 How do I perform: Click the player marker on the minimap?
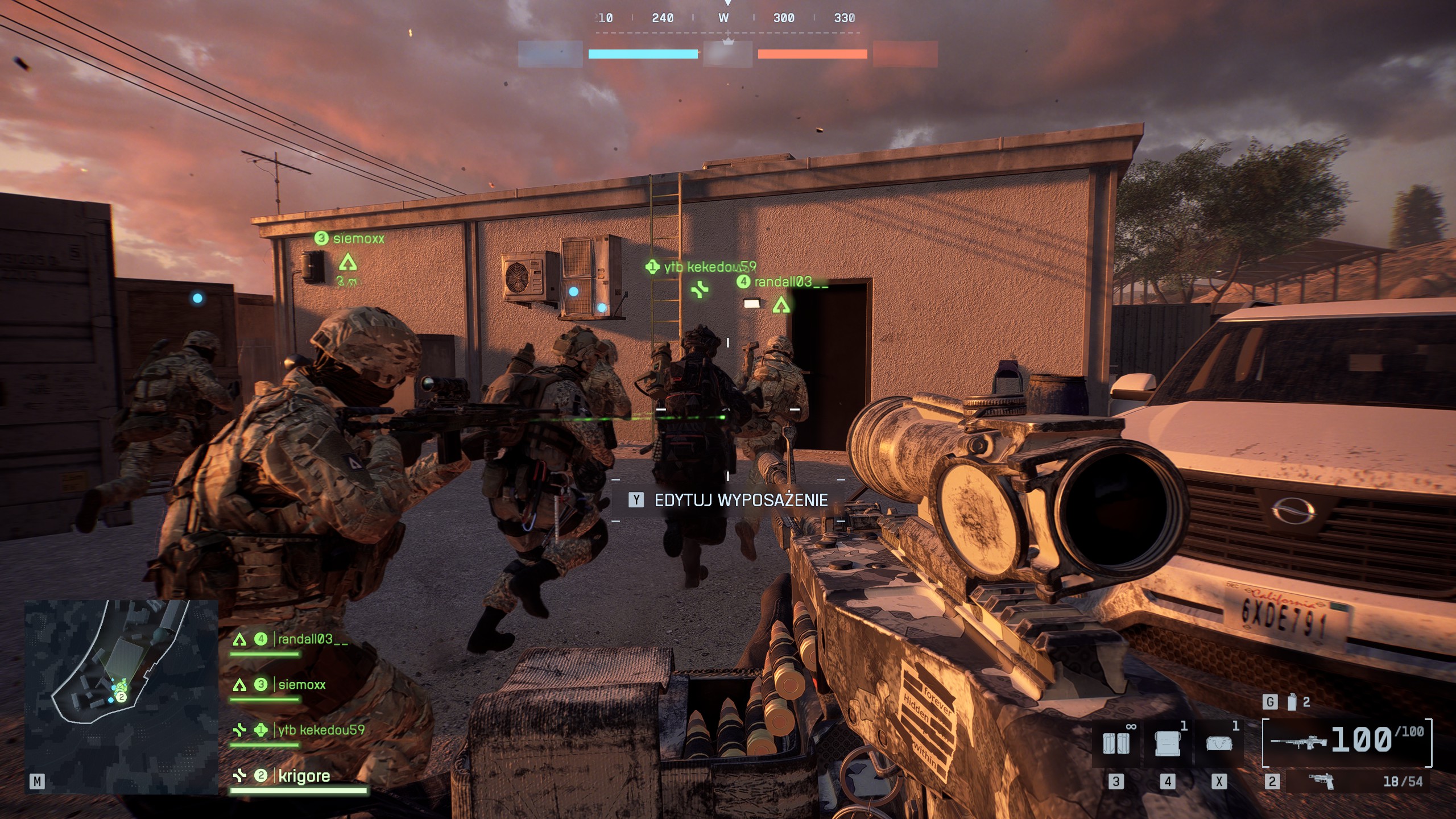point(121,697)
